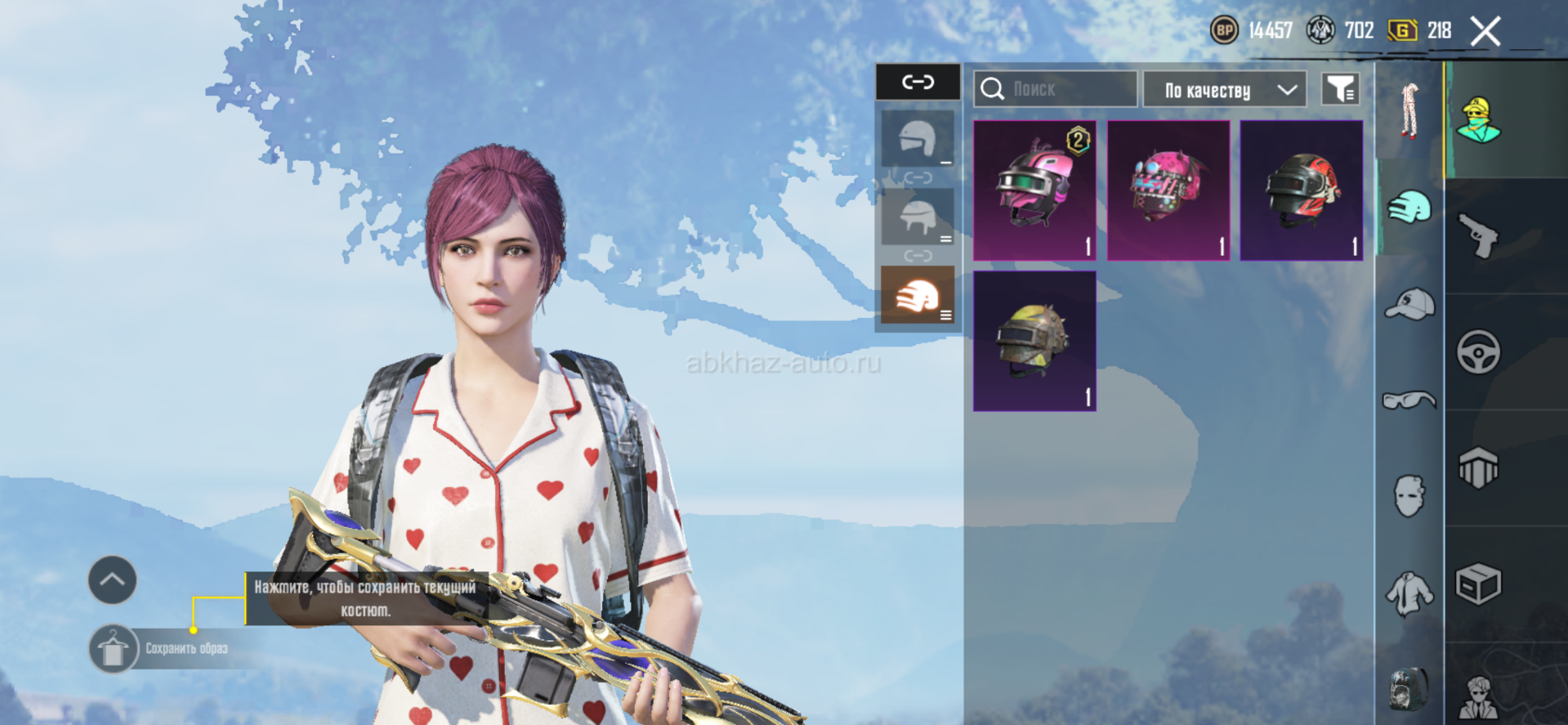Open the cap headwear category
This screenshot has height=725, width=1568.
[1409, 304]
